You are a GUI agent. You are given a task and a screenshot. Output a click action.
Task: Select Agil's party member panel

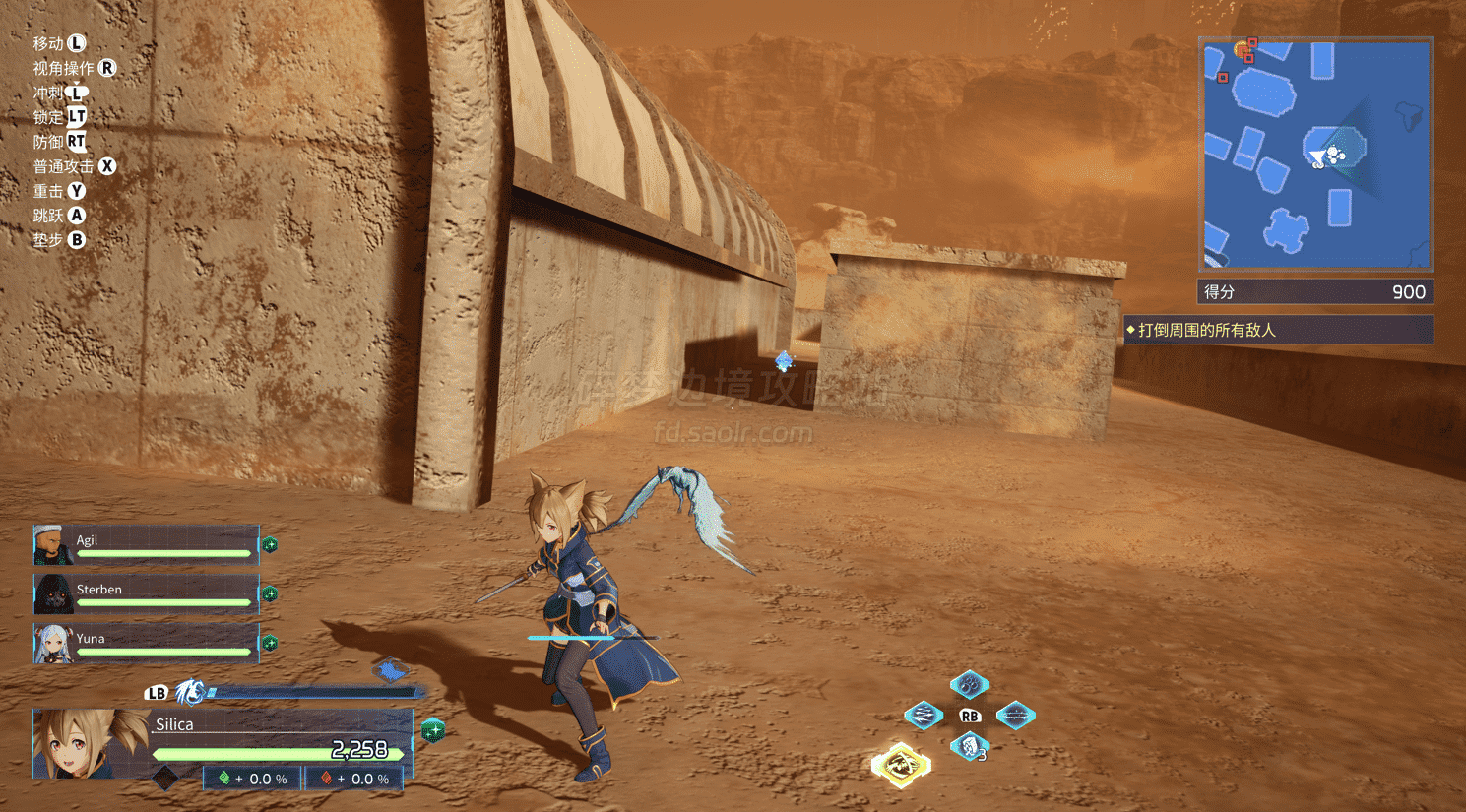tap(147, 545)
